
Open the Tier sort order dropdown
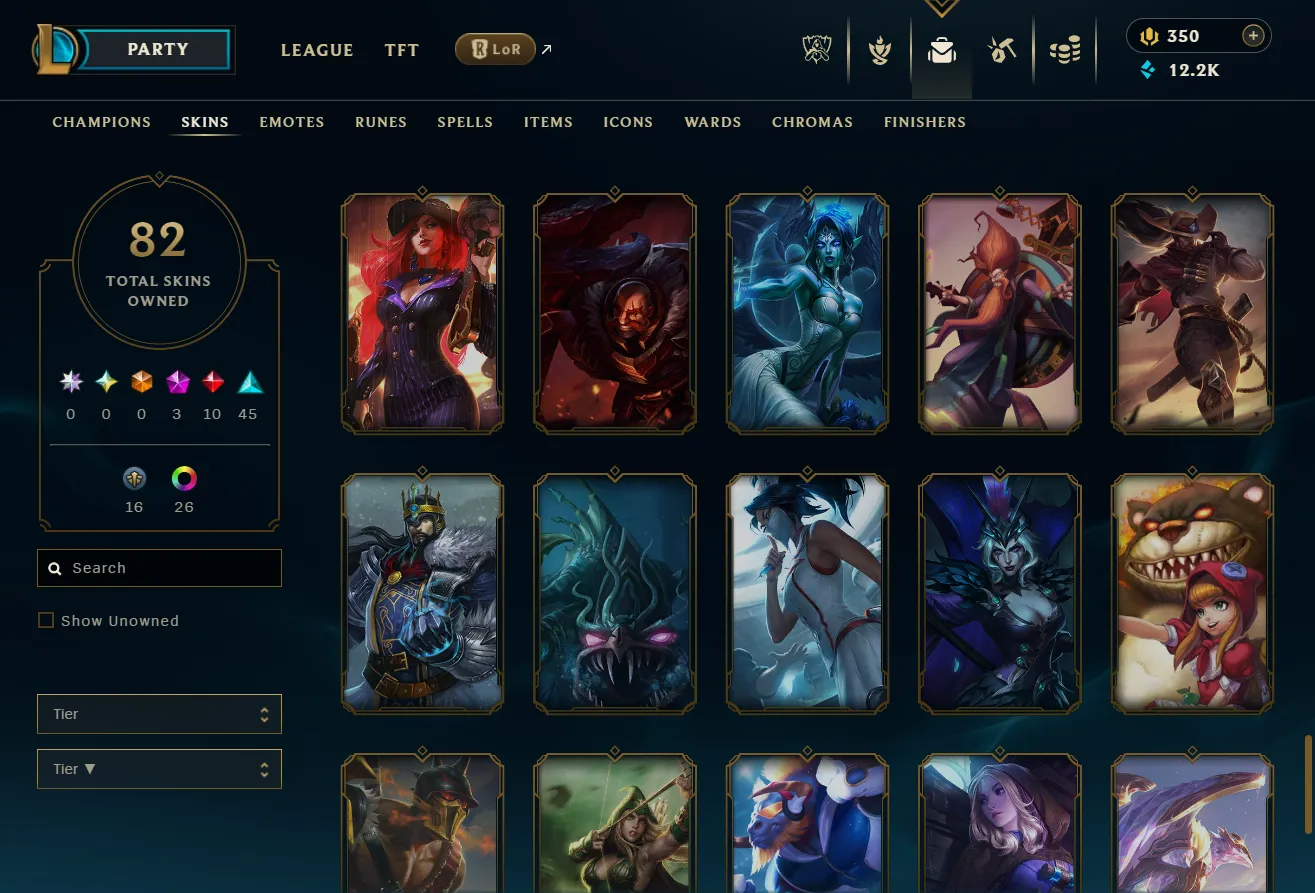pos(159,769)
